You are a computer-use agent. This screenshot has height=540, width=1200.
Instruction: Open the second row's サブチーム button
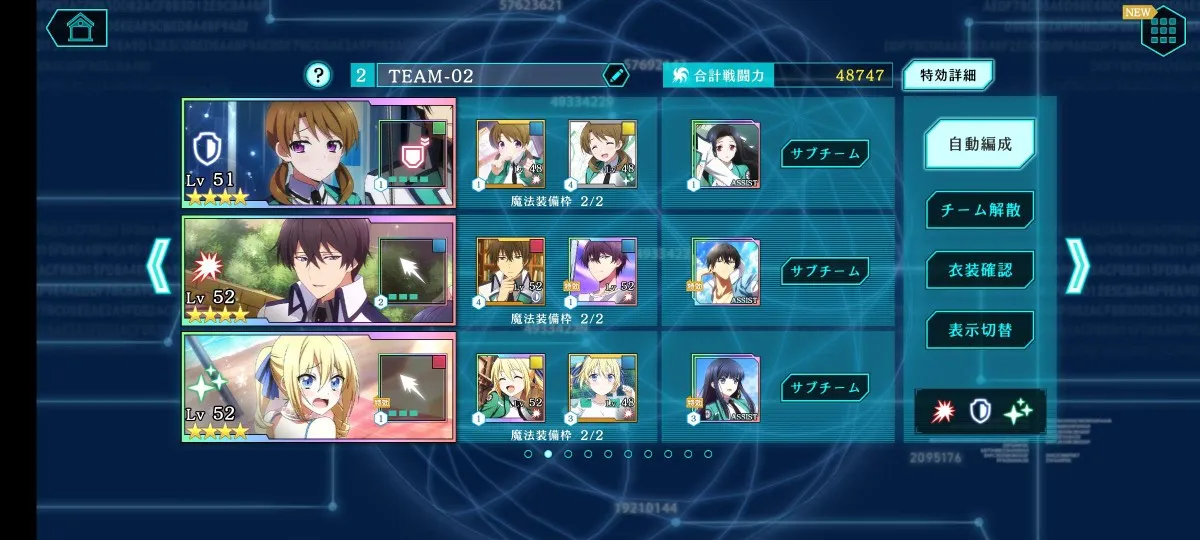825,270
